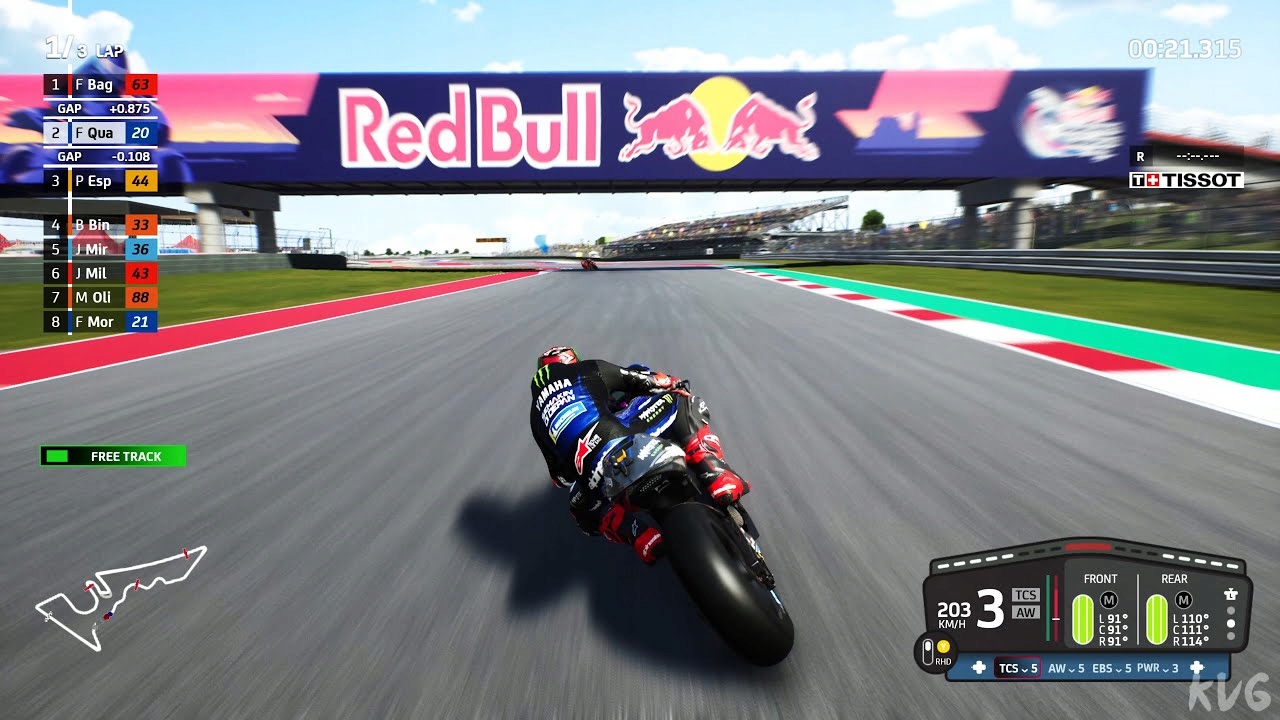Select the FRONT tyre wear gauge
The height and width of the screenshot is (720, 1280).
pyautogui.click(x=1082, y=618)
